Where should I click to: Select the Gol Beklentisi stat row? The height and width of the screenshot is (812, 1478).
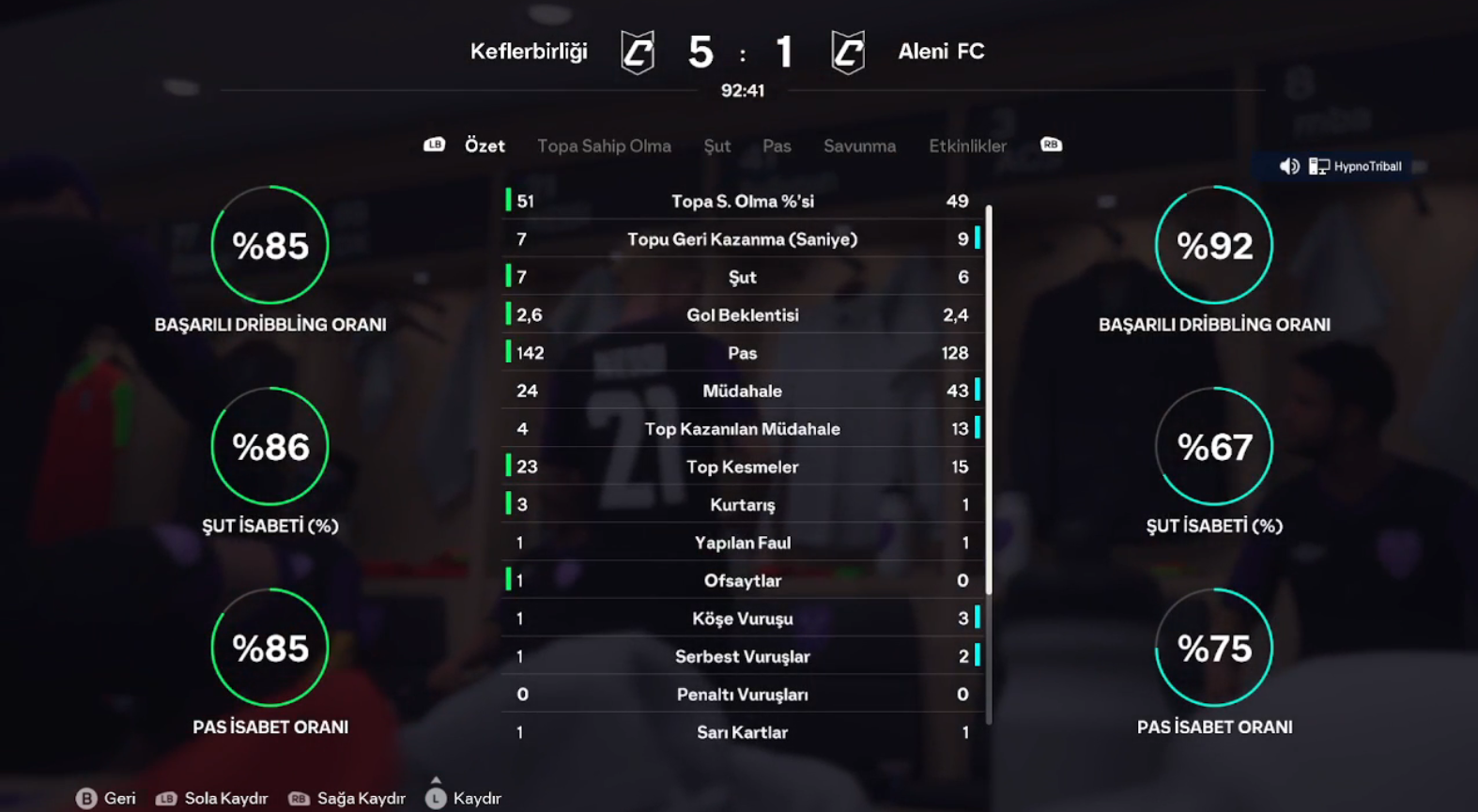[x=742, y=315]
